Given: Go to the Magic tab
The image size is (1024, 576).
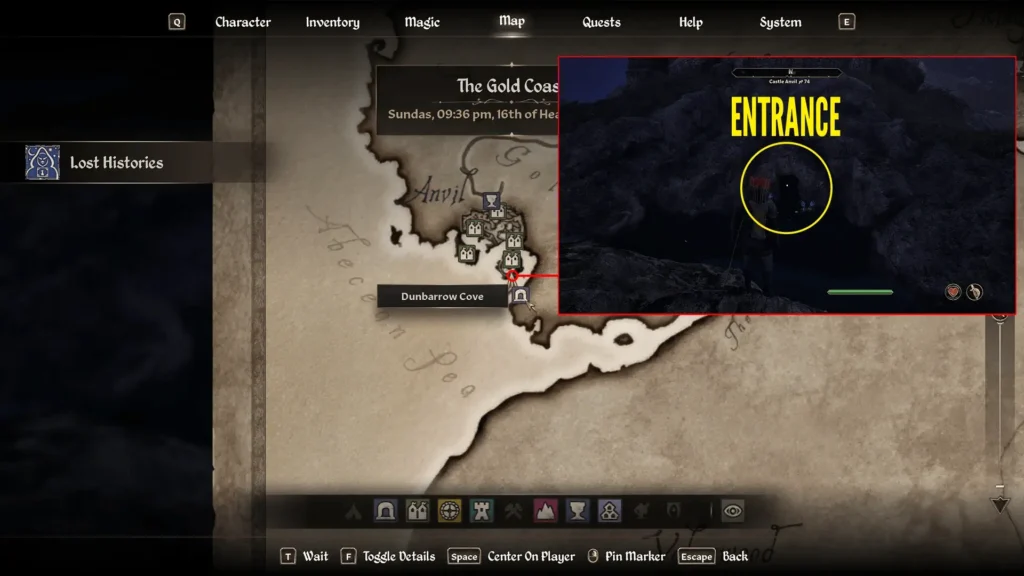Looking at the screenshot, I should (422, 22).
